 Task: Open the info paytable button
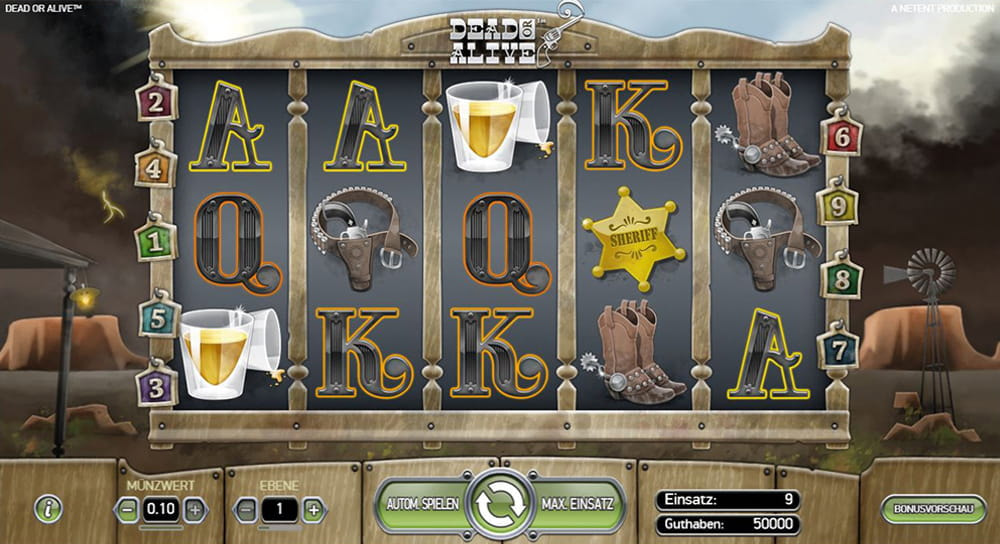point(48,508)
